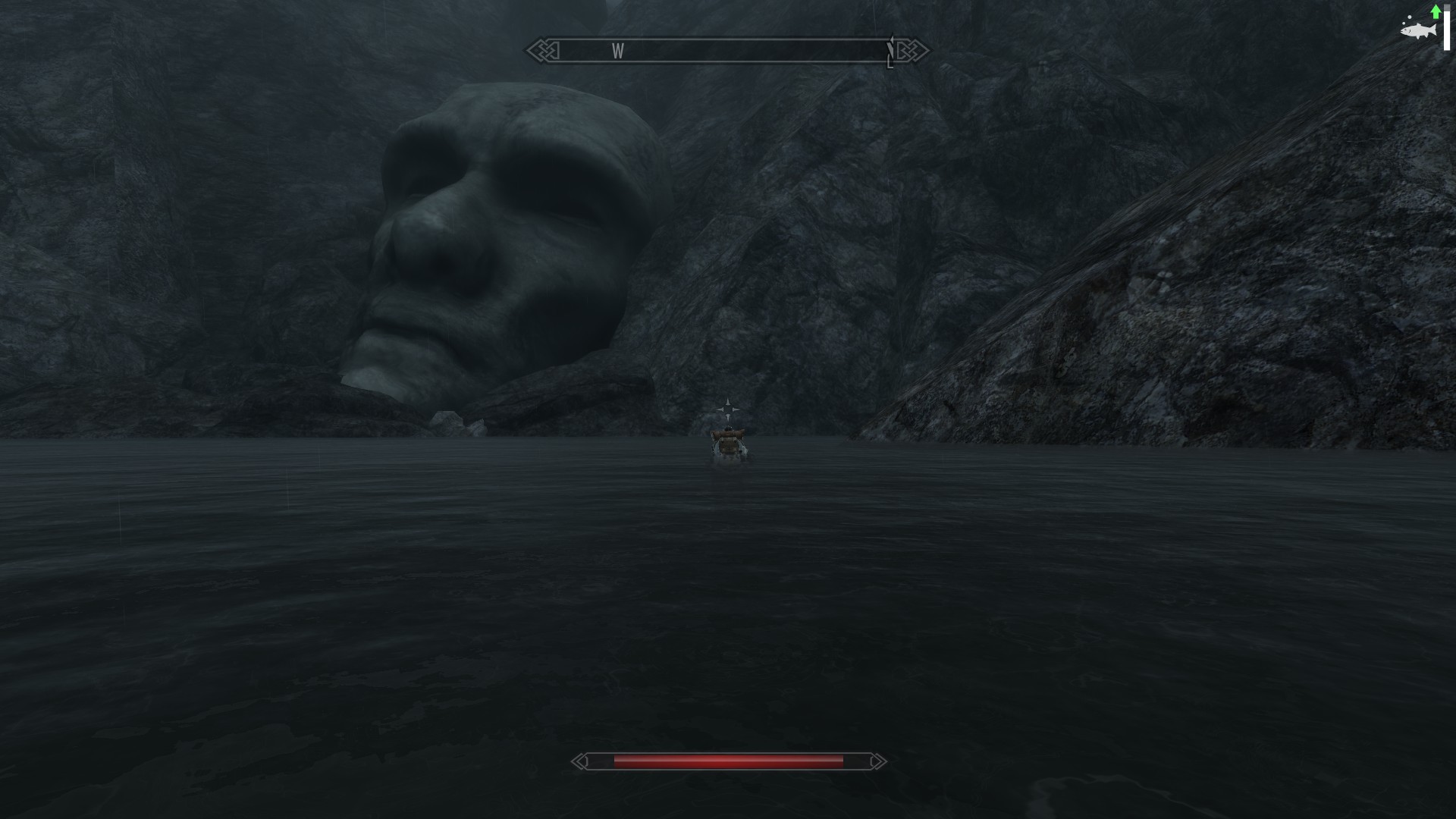
Task: Click the W marker on the compass
Action: pos(618,52)
